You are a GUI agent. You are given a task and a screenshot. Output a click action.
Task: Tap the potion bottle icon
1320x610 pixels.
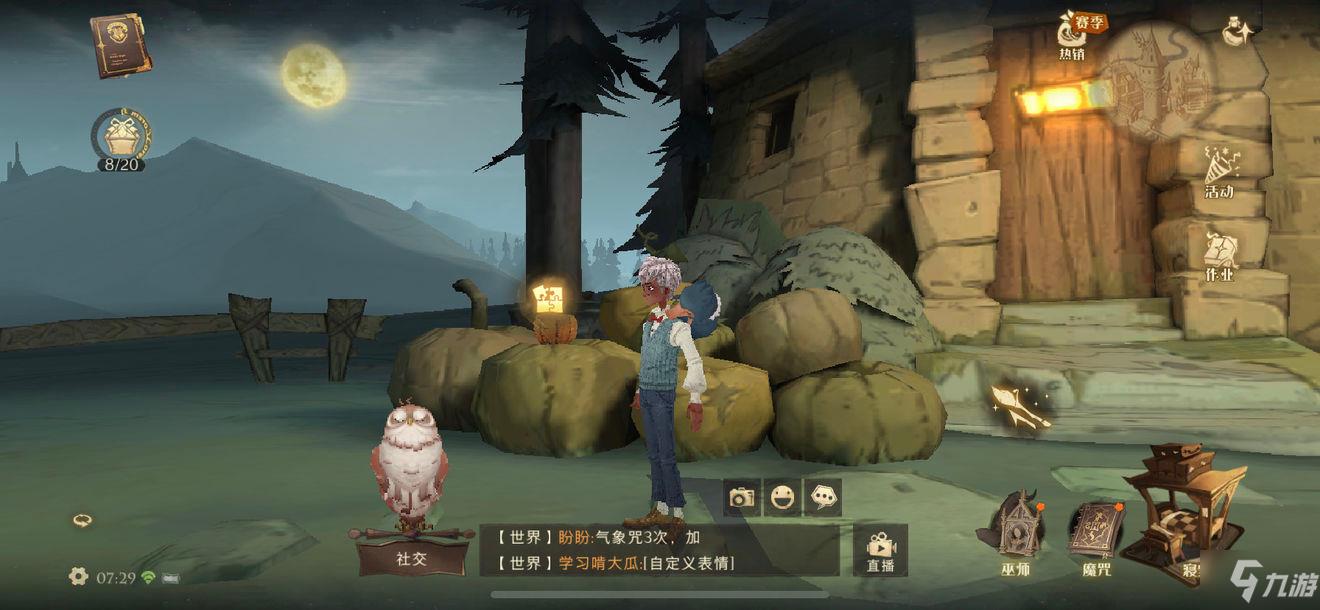1240,31
